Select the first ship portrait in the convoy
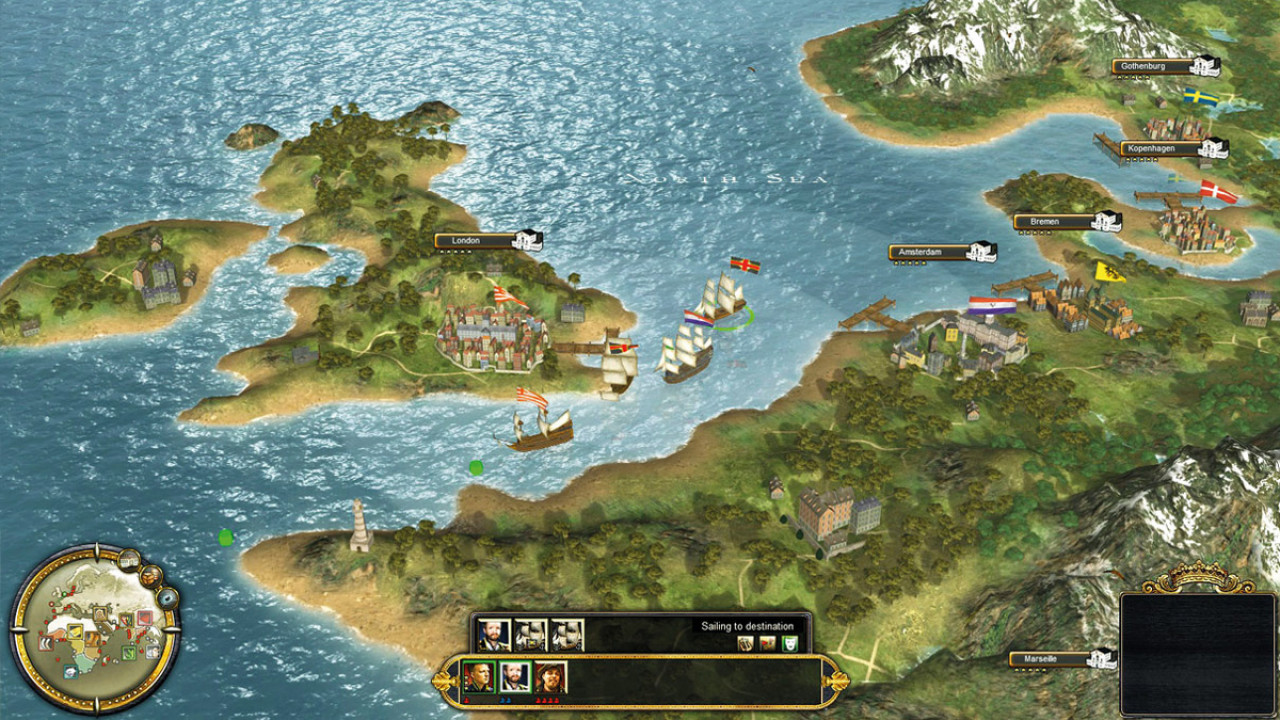1280x720 pixels. [530, 635]
